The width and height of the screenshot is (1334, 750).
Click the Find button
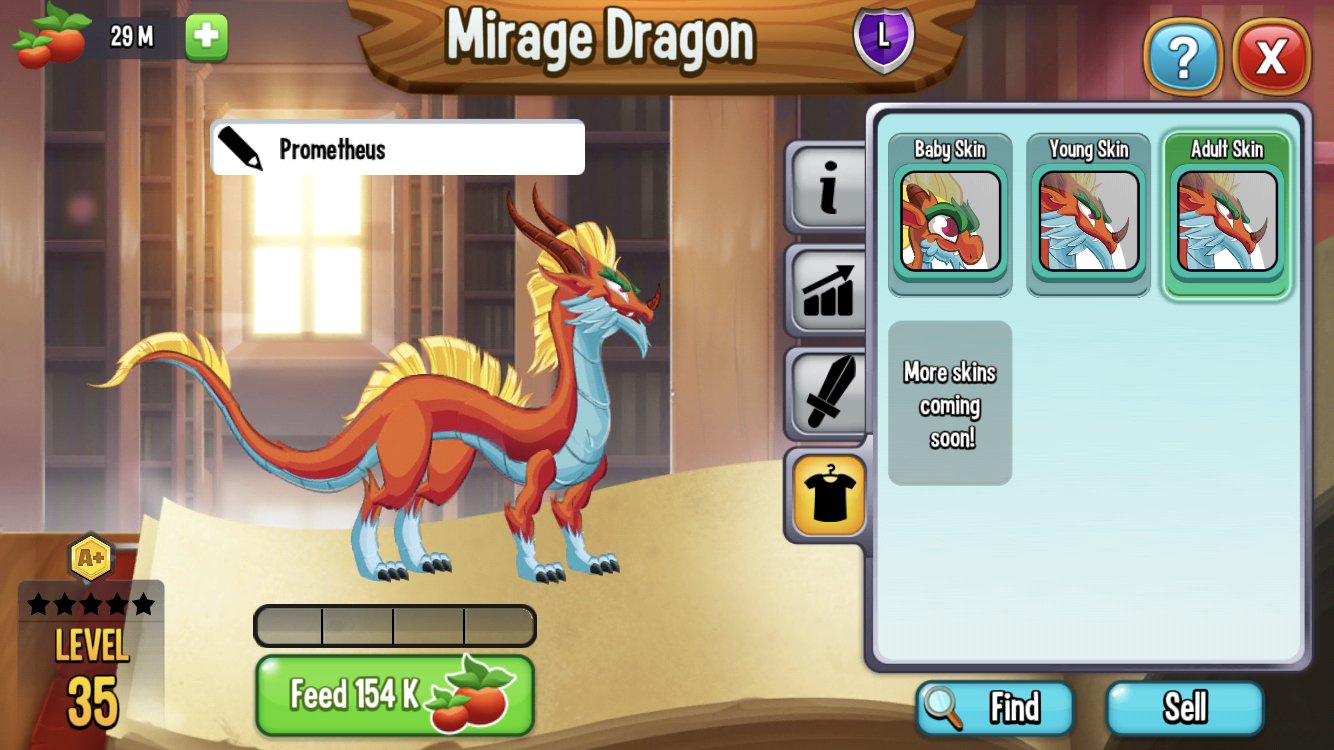tap(994, 708)
